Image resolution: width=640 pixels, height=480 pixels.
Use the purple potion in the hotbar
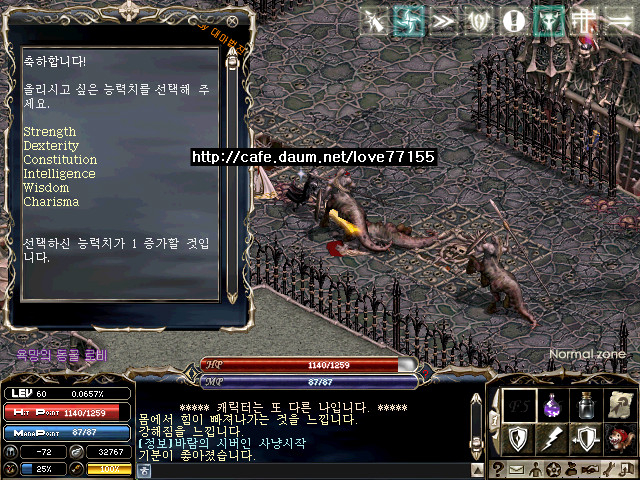551,406
